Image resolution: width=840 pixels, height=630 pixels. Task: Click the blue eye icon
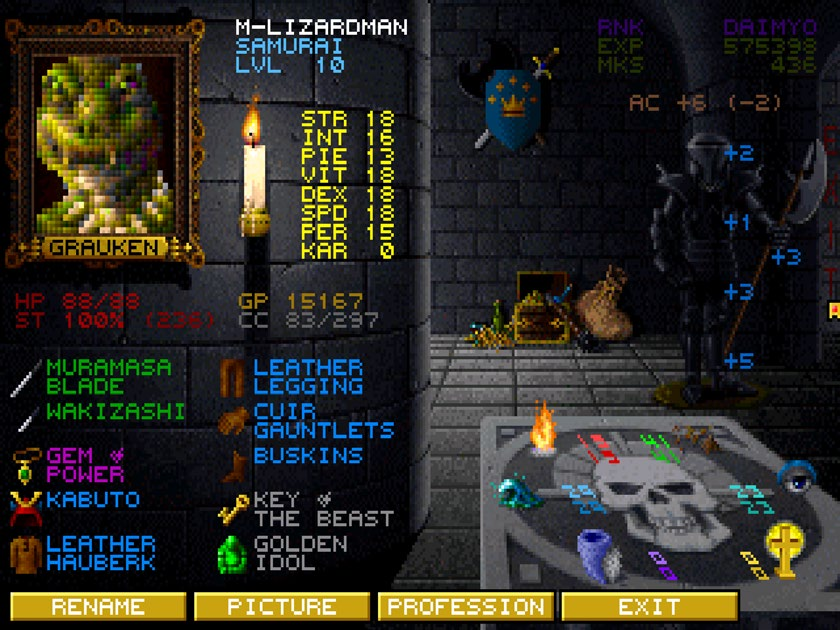tap(795, 478)
